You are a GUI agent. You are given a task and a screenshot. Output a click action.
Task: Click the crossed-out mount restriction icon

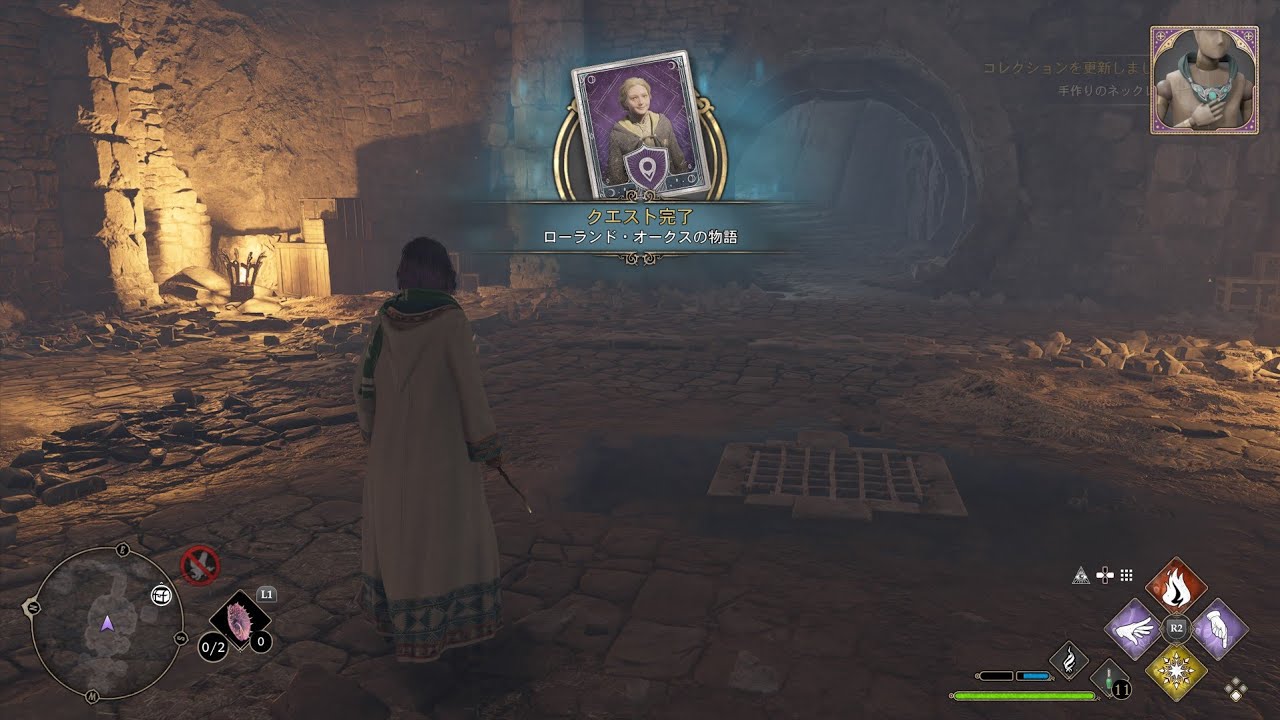tap(199, 565)
